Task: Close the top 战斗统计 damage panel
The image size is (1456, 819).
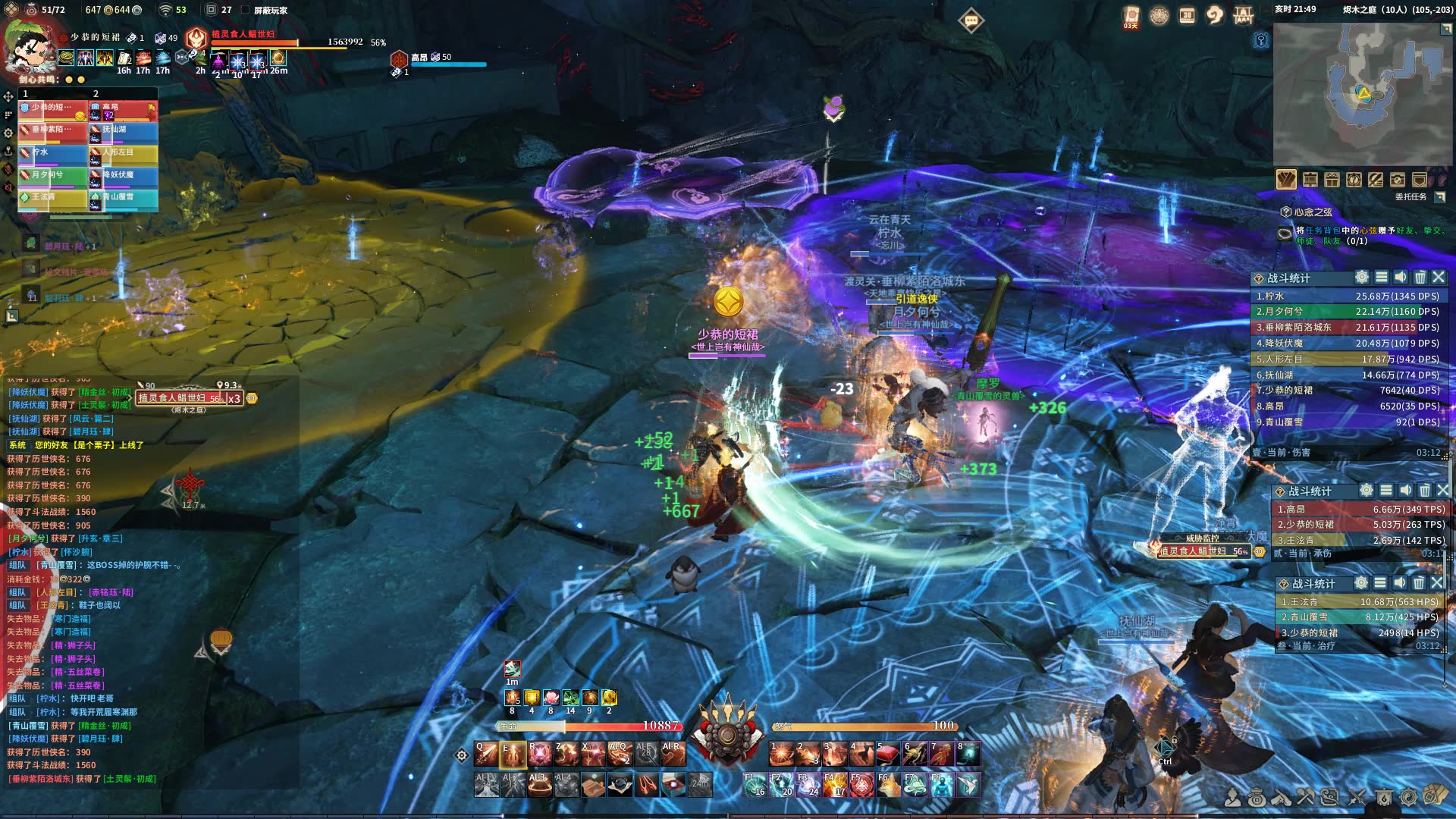Action: (x=1439, y=278)
